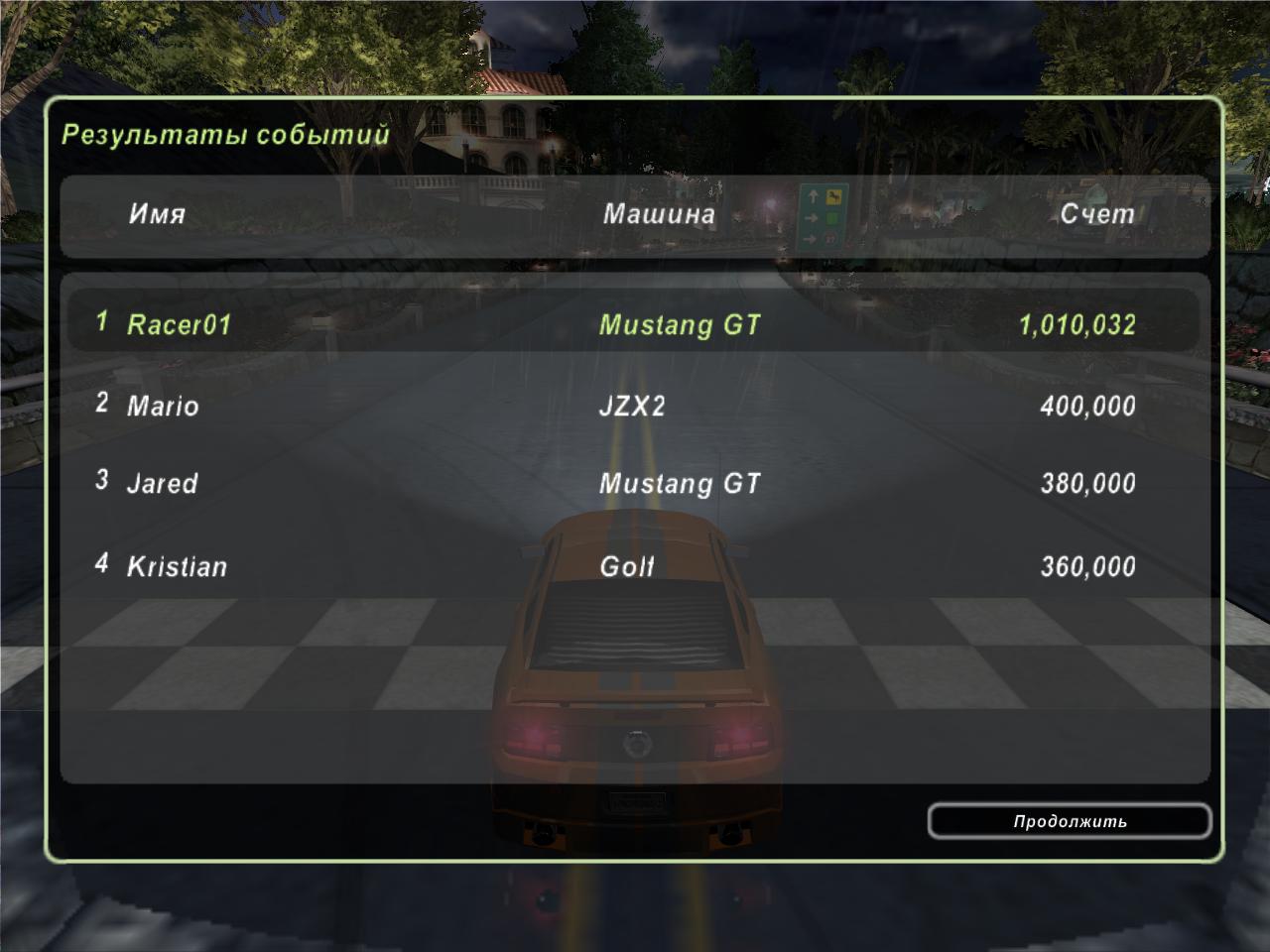Choose Jared's result row
Viewport: 1270px width, 952px height.
click(x=633, y=484)
